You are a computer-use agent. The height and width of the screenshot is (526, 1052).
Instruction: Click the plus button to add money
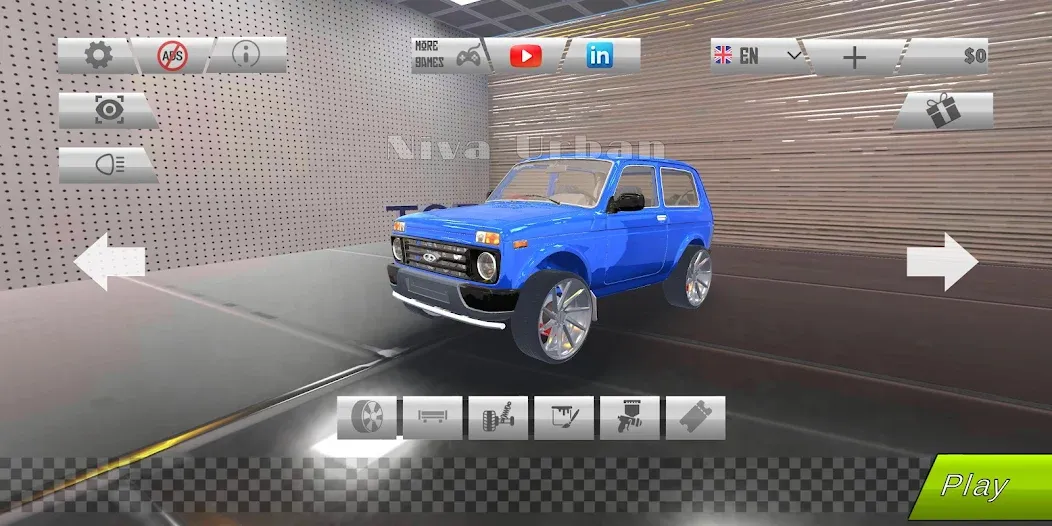(854, 57)
